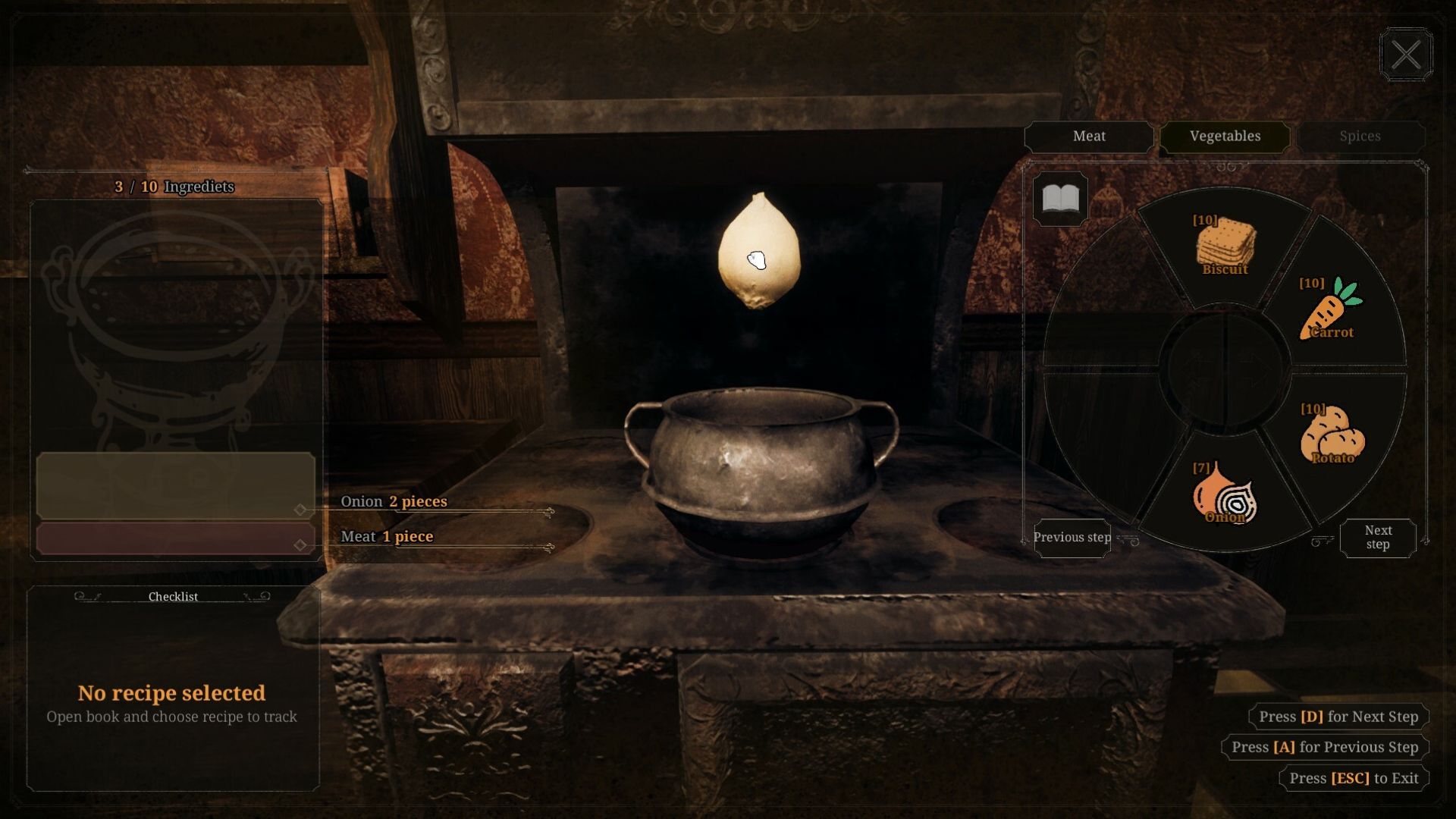Viewport: 1456px width, 819px height.
Task: Open the recipe book
Action: tap(1061, 197)
